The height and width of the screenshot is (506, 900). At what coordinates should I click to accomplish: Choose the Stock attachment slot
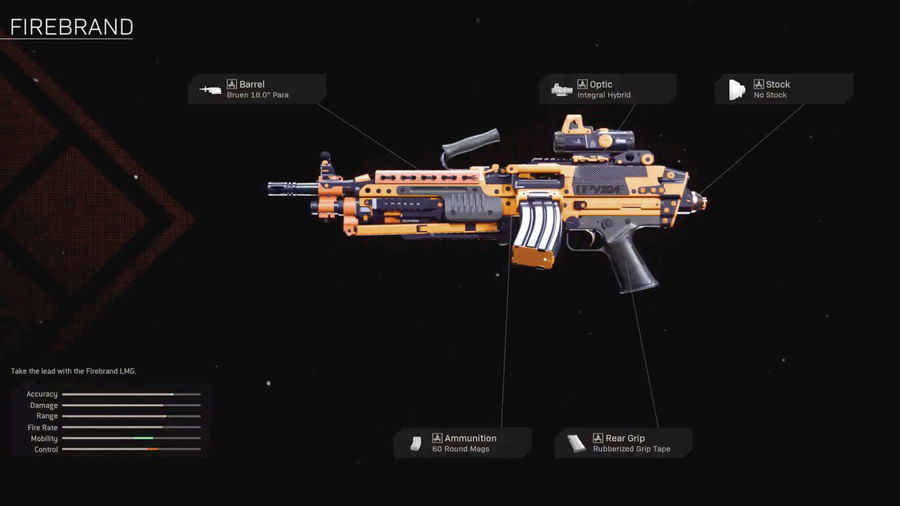click(x=783, y=89)
